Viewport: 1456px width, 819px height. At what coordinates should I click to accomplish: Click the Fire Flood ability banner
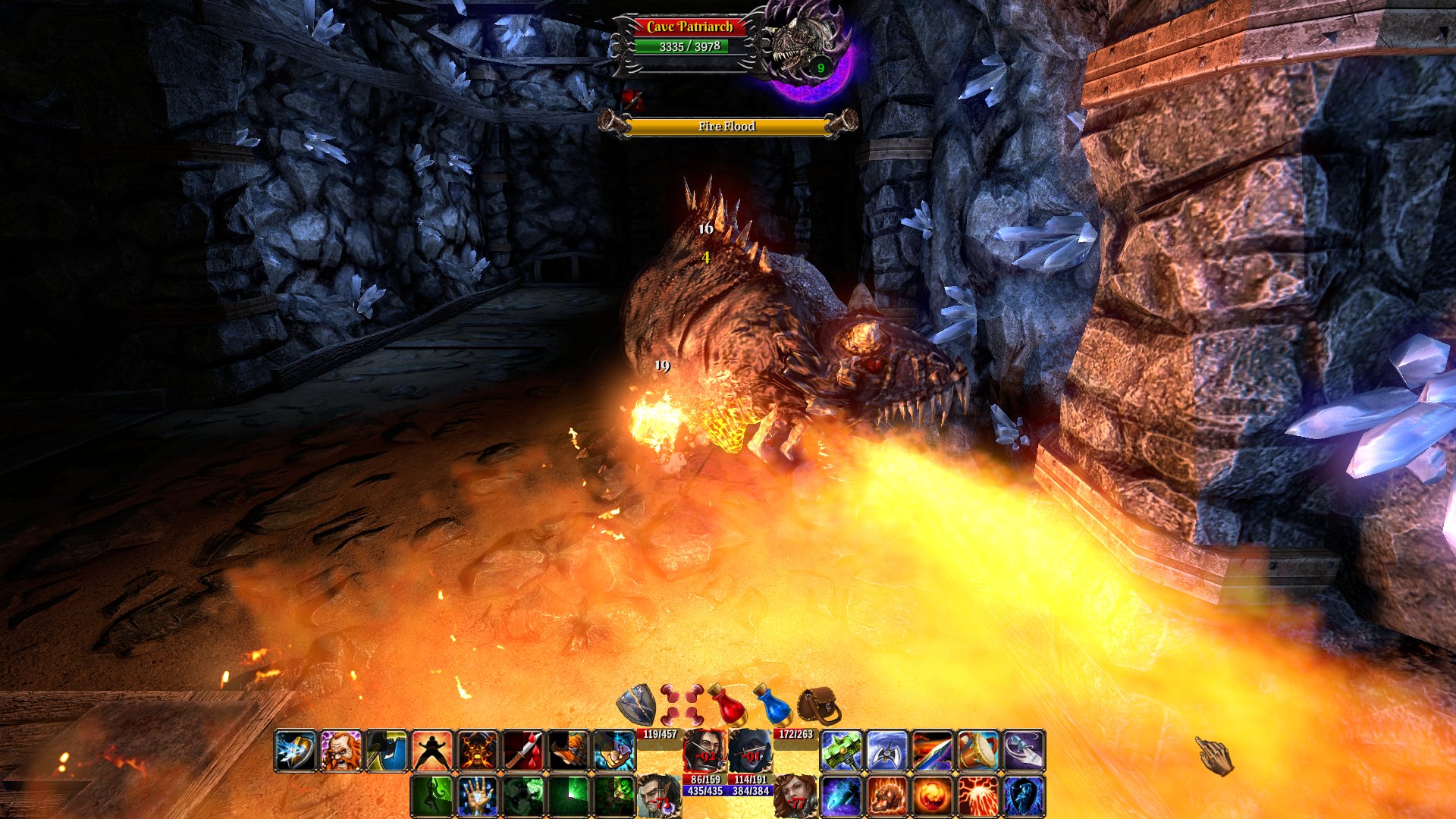tap(726, 126)
